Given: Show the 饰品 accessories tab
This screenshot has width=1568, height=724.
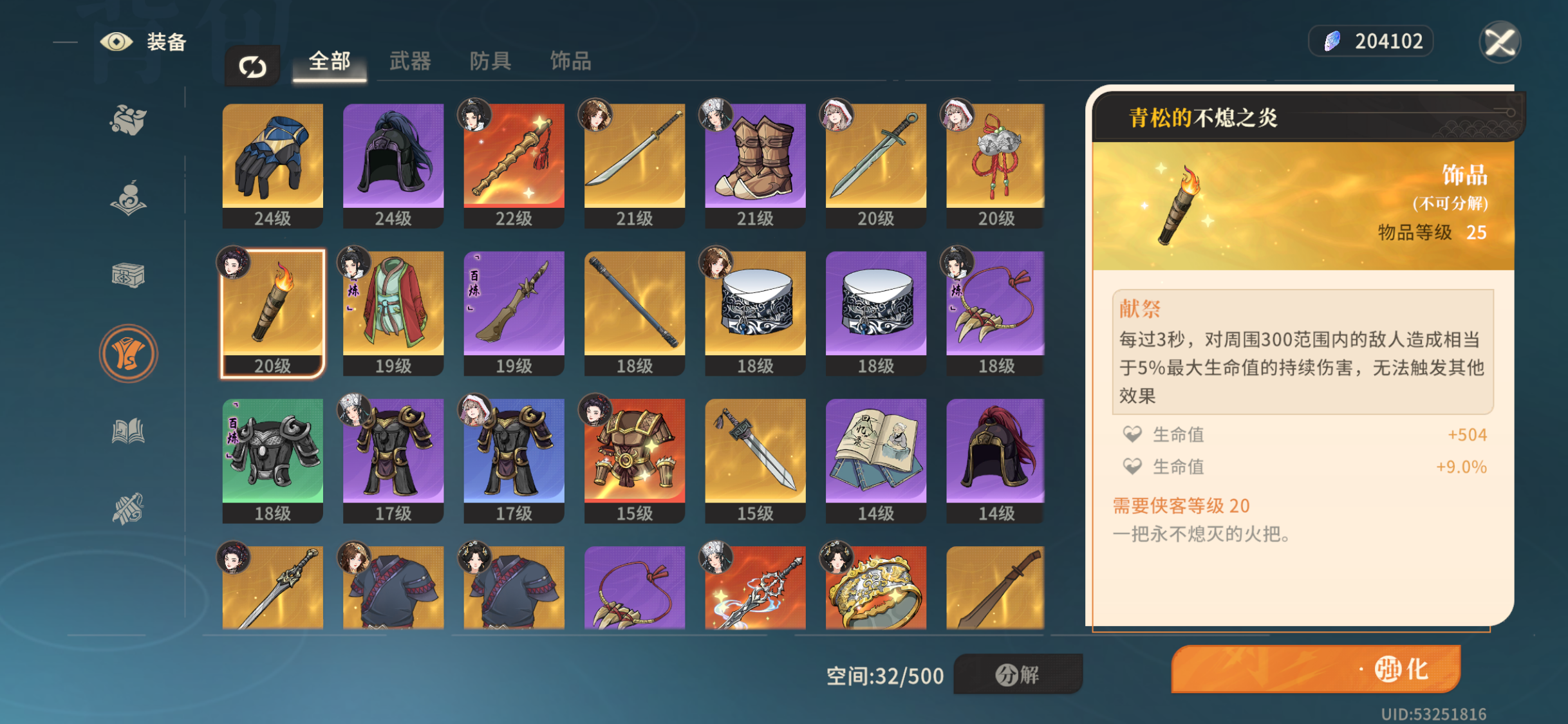Looking at the screenshot, I should click(x=570, y=62).
